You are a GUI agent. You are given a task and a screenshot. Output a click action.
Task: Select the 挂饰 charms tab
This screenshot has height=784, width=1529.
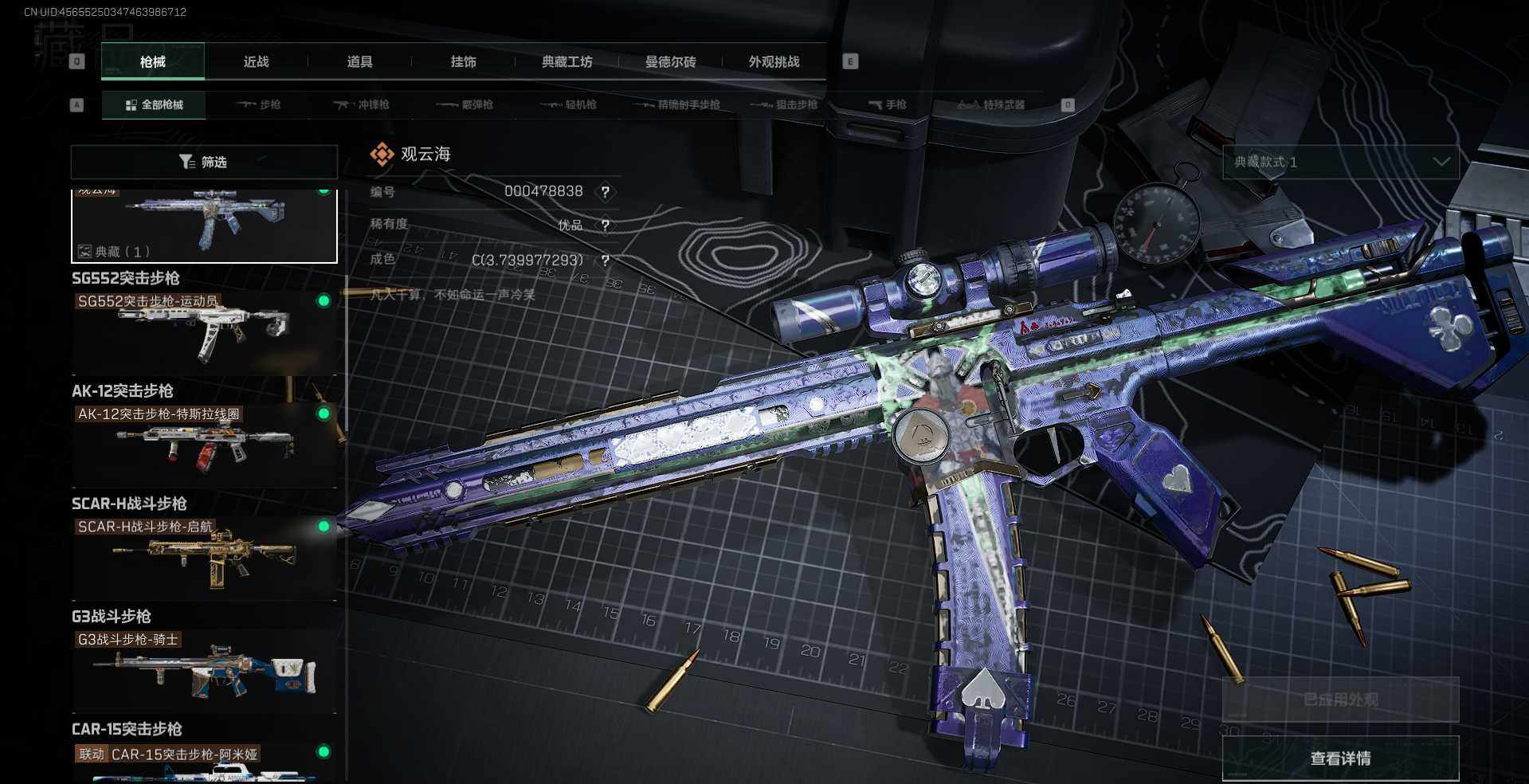coord(463,61)
